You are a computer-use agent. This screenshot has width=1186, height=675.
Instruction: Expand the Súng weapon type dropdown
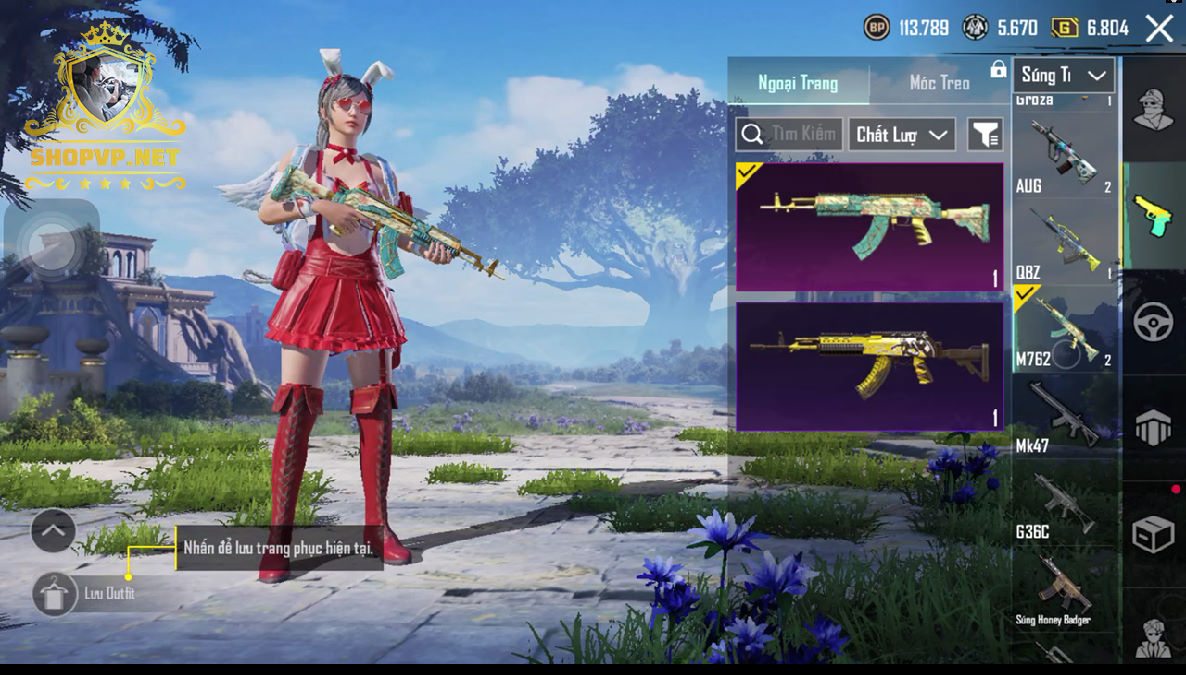1064,75
